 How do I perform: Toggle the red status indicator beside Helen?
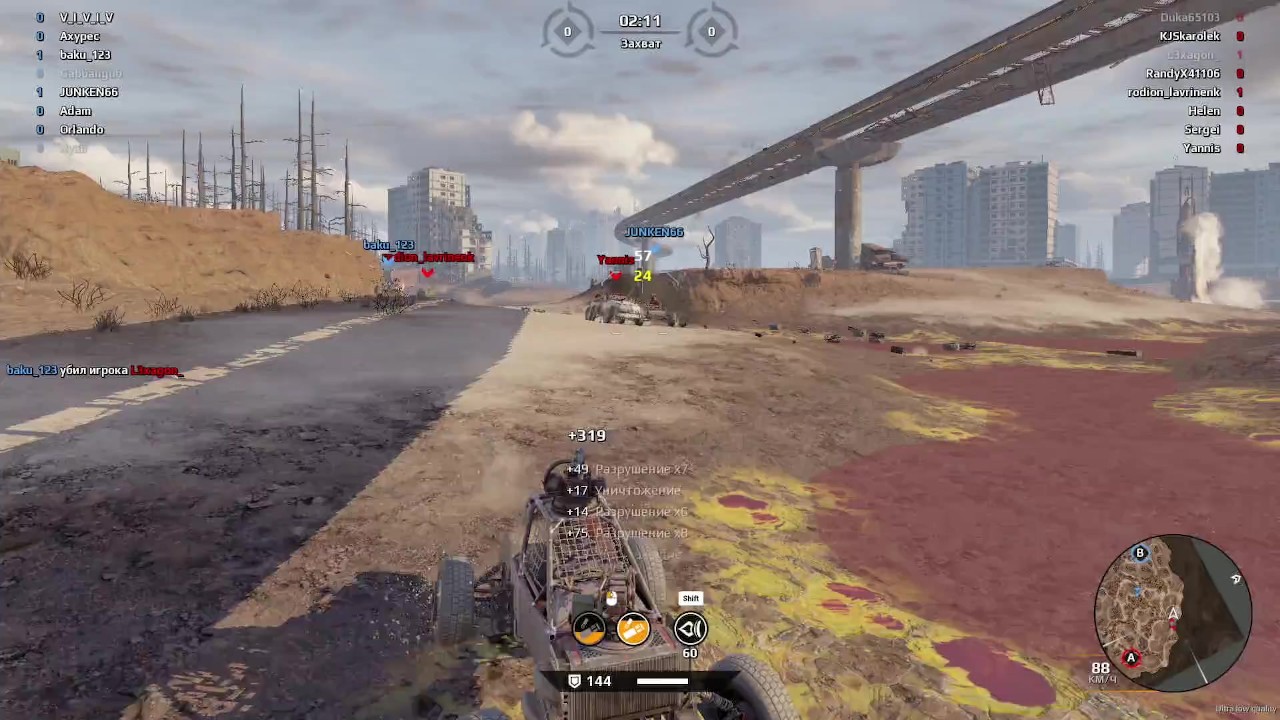coord(1240,110)
